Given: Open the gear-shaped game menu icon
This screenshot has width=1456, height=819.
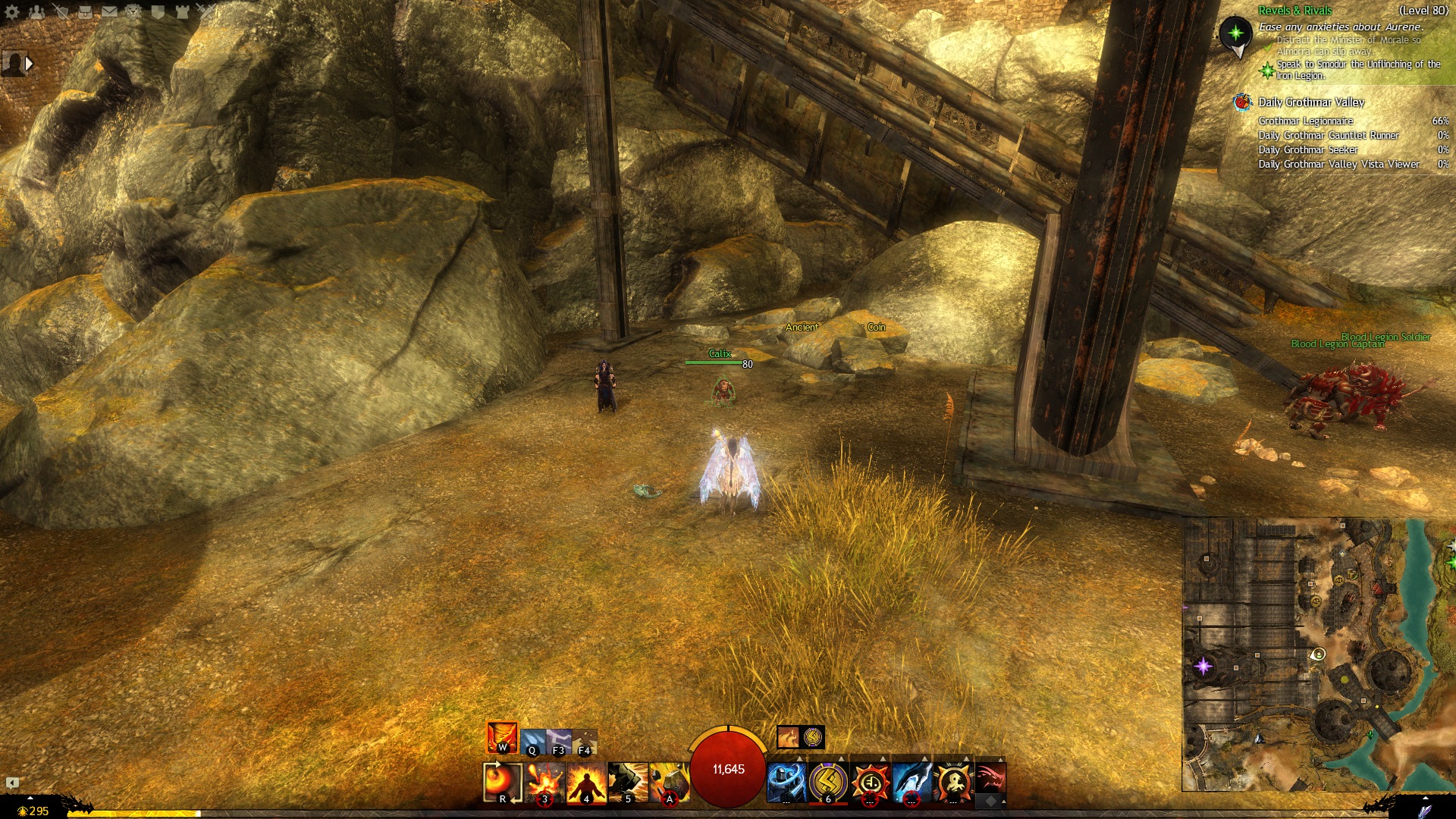Looking at the screenshot, I should (x=12, y=11).
